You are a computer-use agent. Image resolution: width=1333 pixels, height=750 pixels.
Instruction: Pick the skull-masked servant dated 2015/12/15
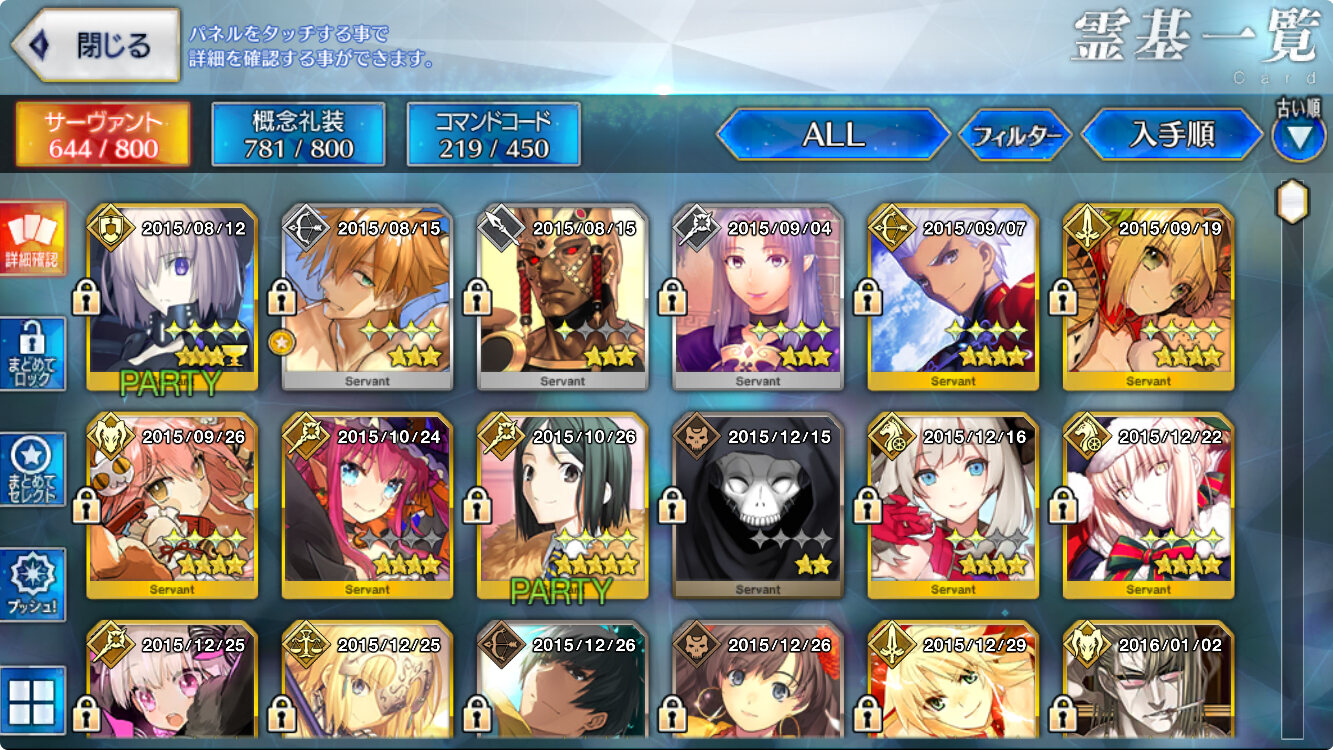(x=757, y=506)
